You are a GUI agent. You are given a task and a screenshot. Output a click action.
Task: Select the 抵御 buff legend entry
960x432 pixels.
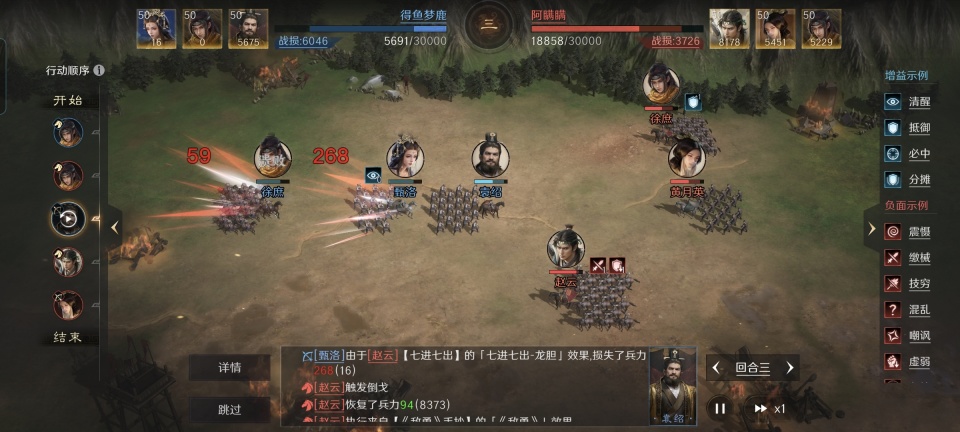click(x=907, y=128)
